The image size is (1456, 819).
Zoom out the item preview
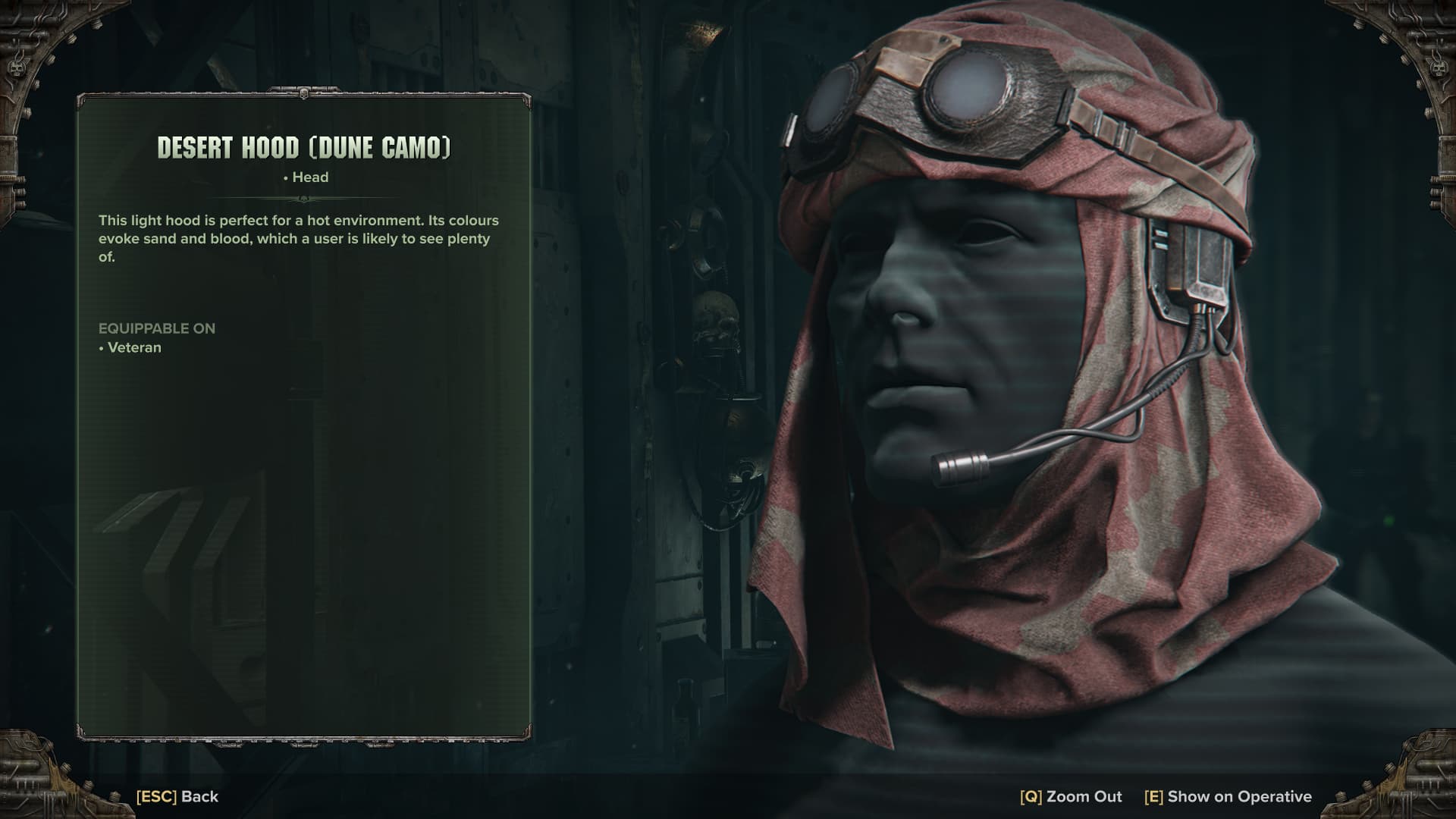[x=1071, y=796]
